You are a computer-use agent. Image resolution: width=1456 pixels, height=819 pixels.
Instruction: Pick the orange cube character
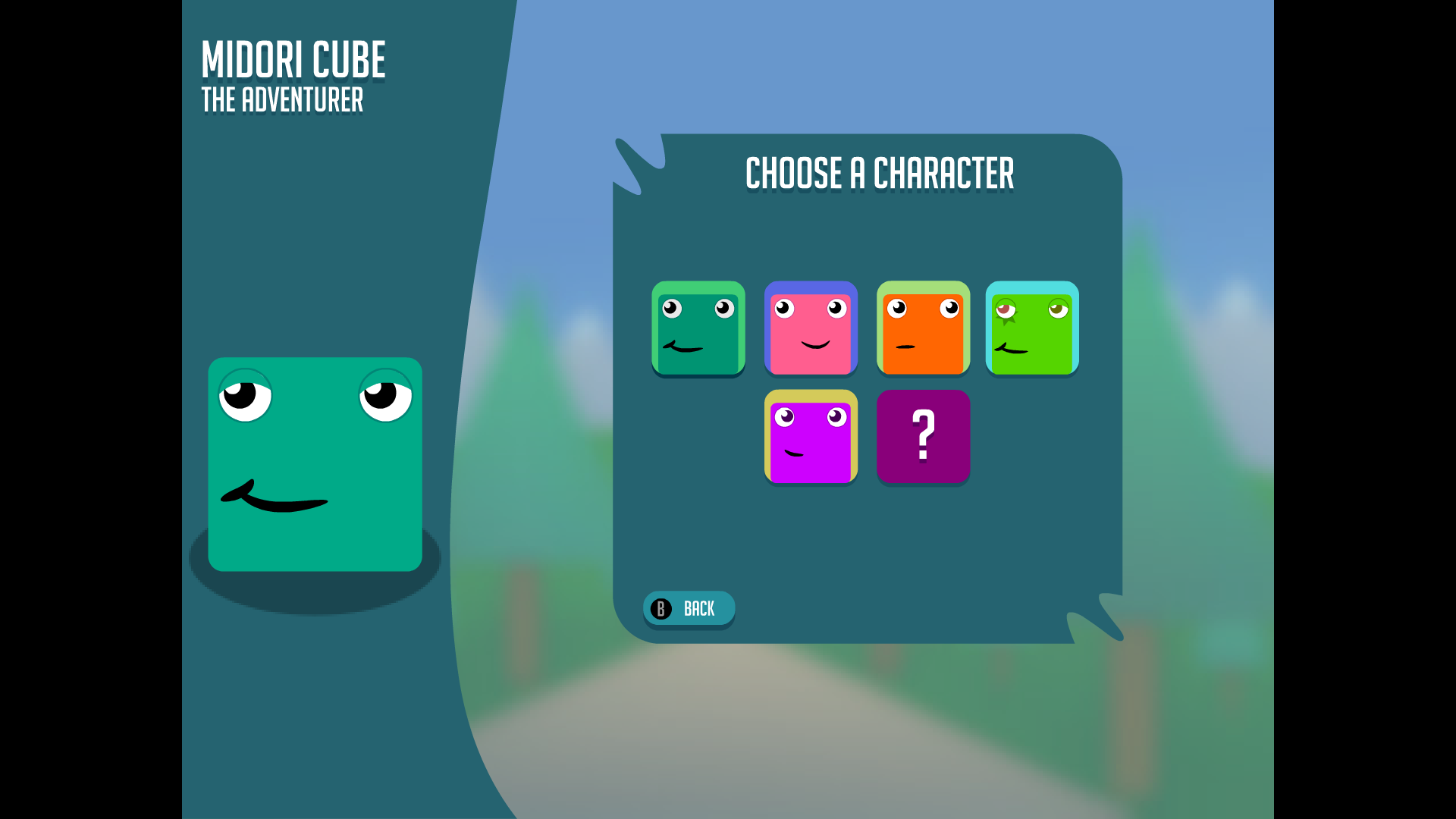(x=923, y=328)
